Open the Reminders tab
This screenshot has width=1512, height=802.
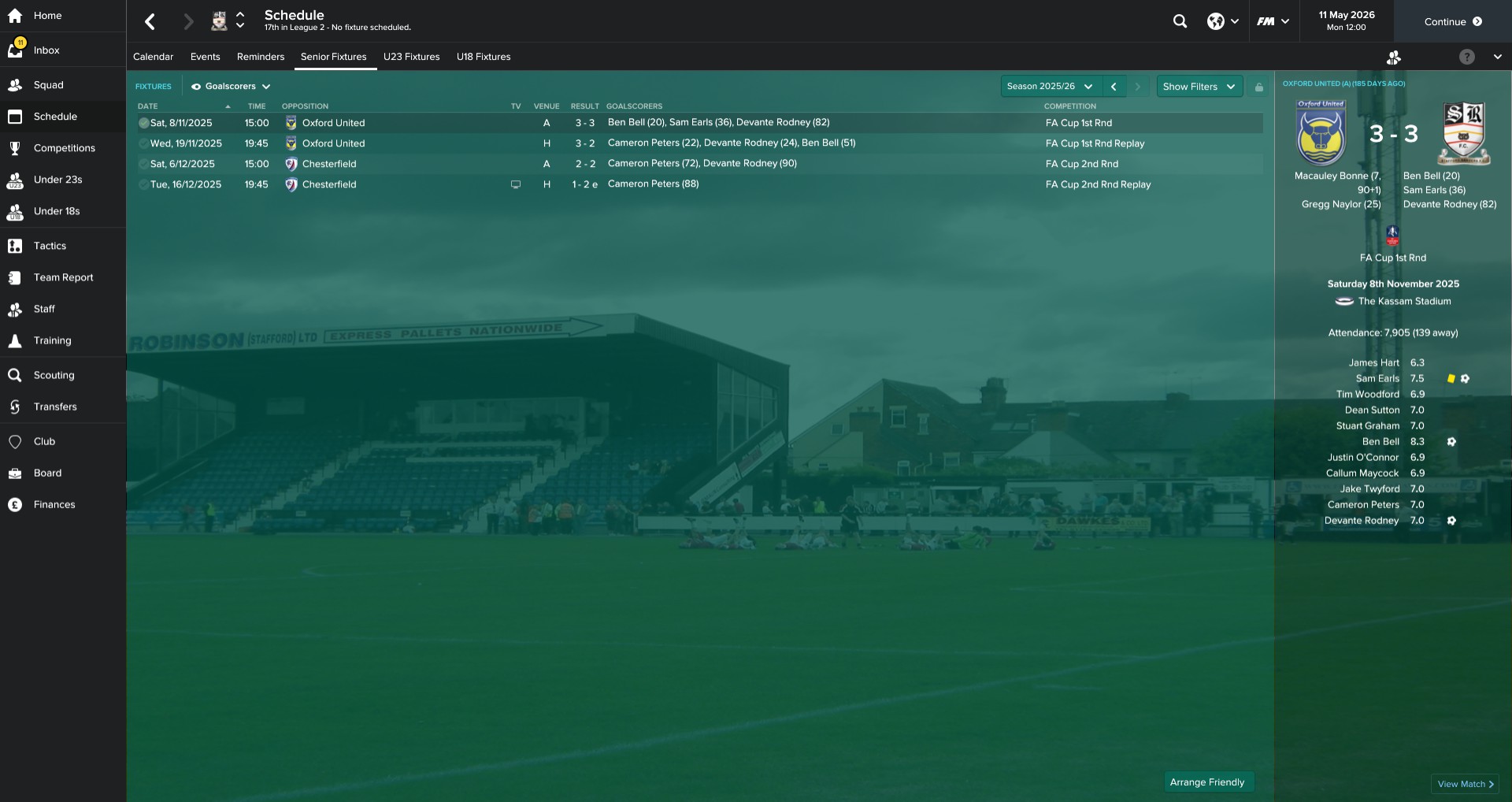[260, 57]
